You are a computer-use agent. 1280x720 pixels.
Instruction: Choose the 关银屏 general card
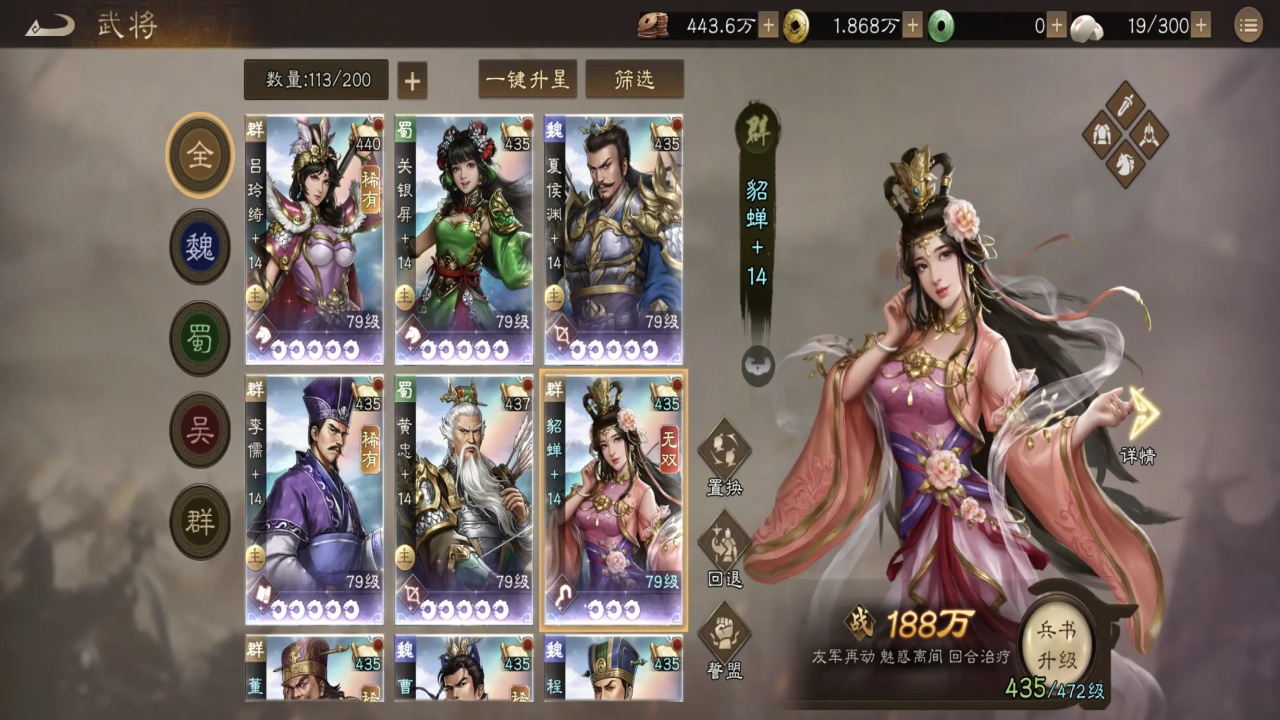tap(464, 240)
